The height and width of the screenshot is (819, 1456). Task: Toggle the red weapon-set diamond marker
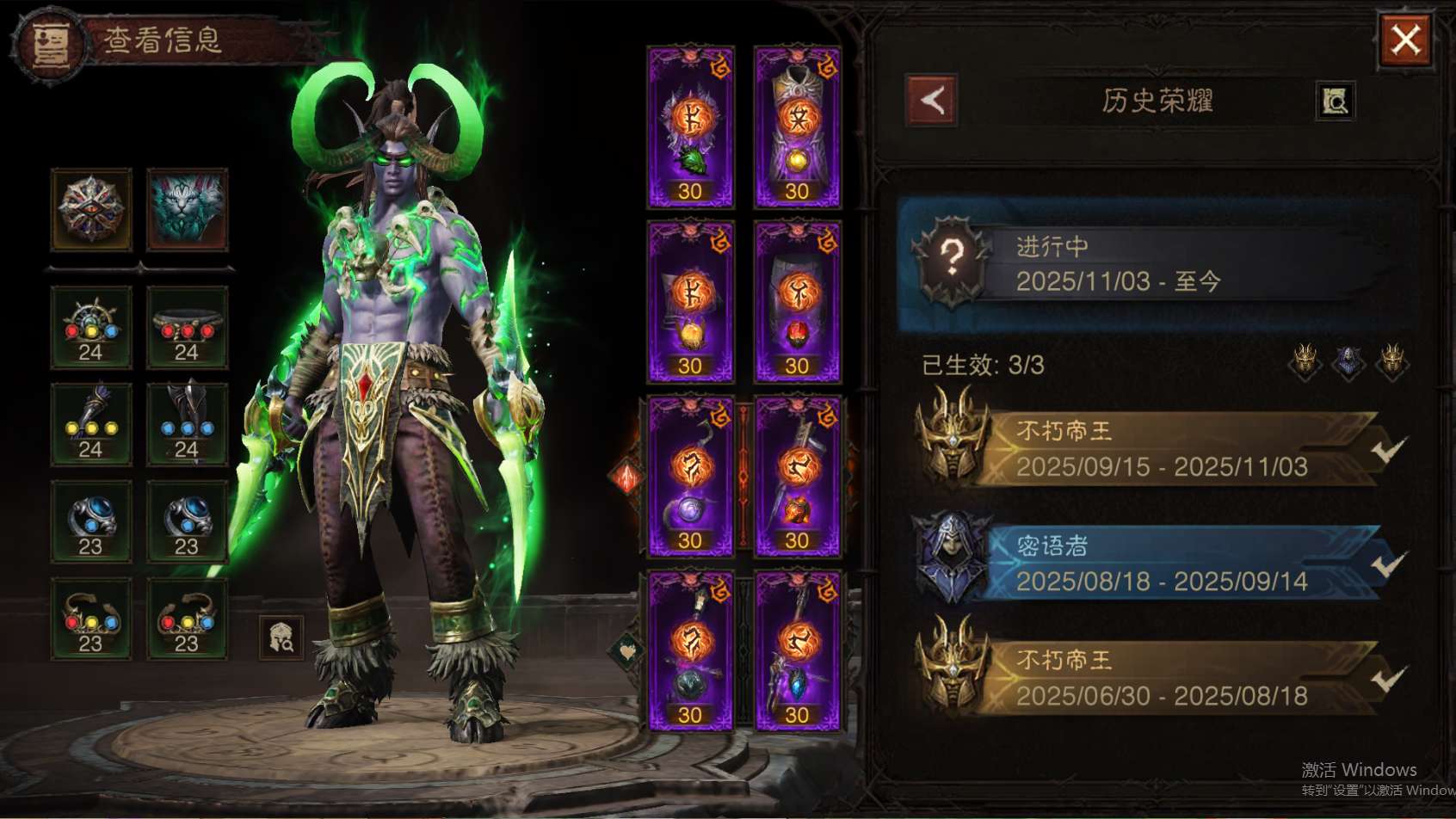tap(627, 476)
